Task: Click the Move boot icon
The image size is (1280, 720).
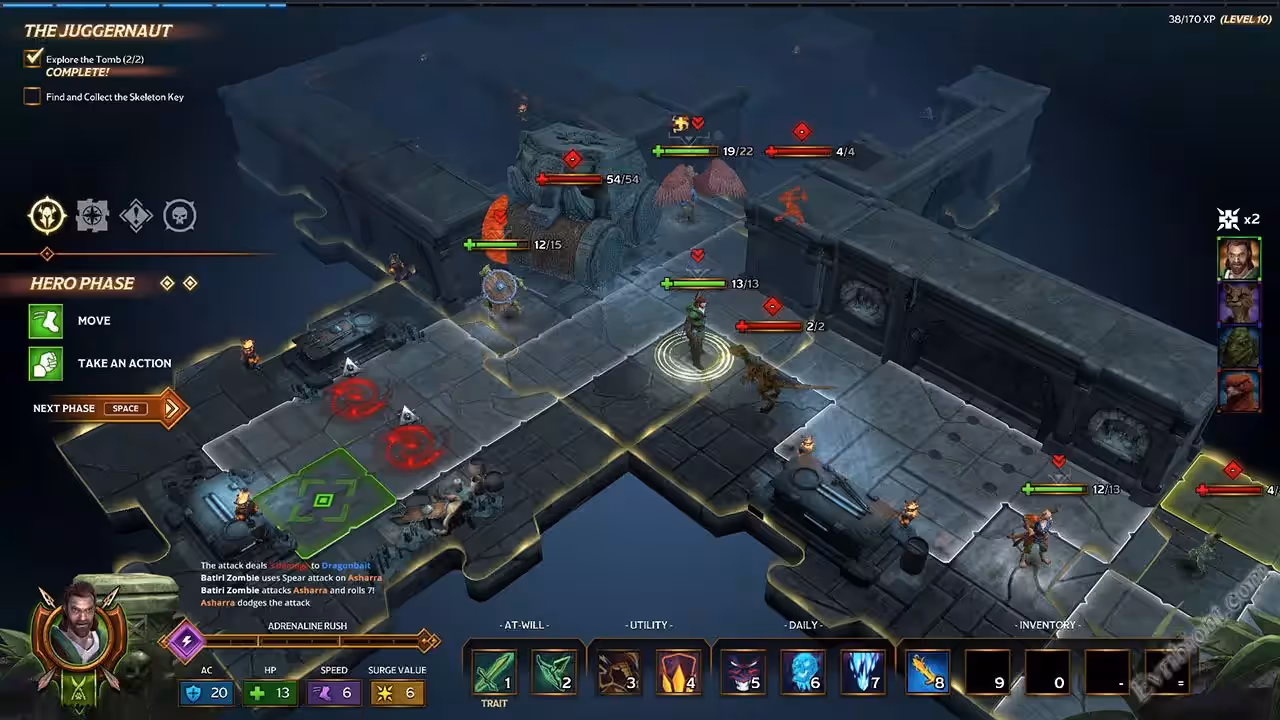Action: (x=45, y=321)
